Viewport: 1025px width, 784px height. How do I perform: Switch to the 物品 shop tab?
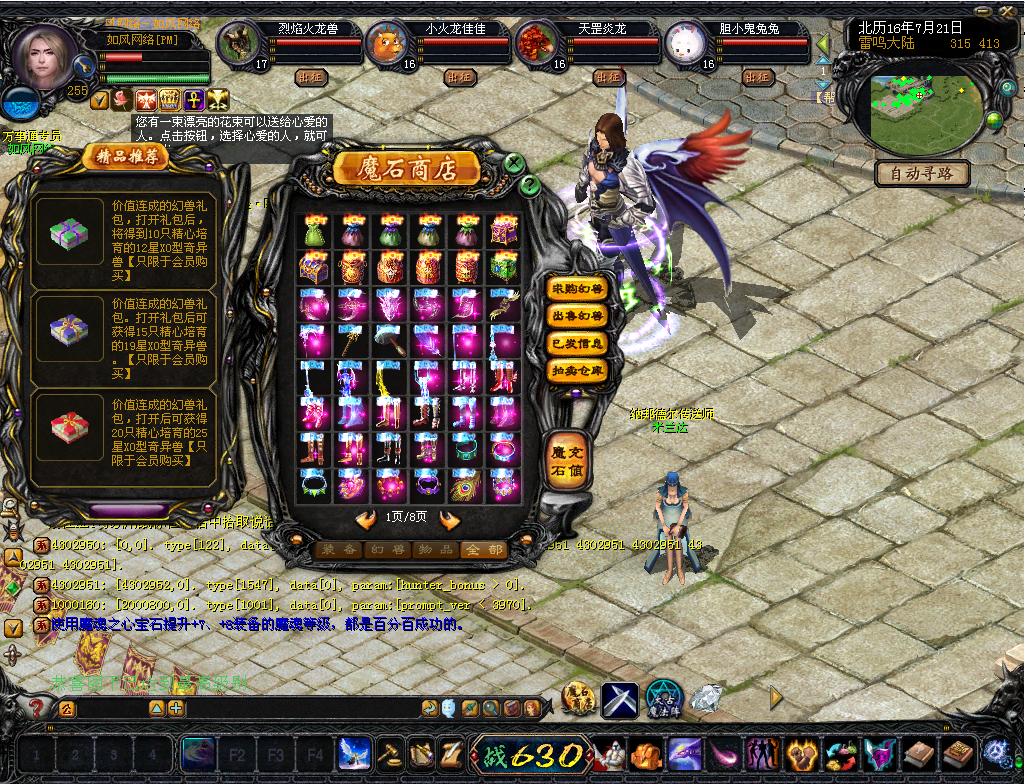click(435, 549)
